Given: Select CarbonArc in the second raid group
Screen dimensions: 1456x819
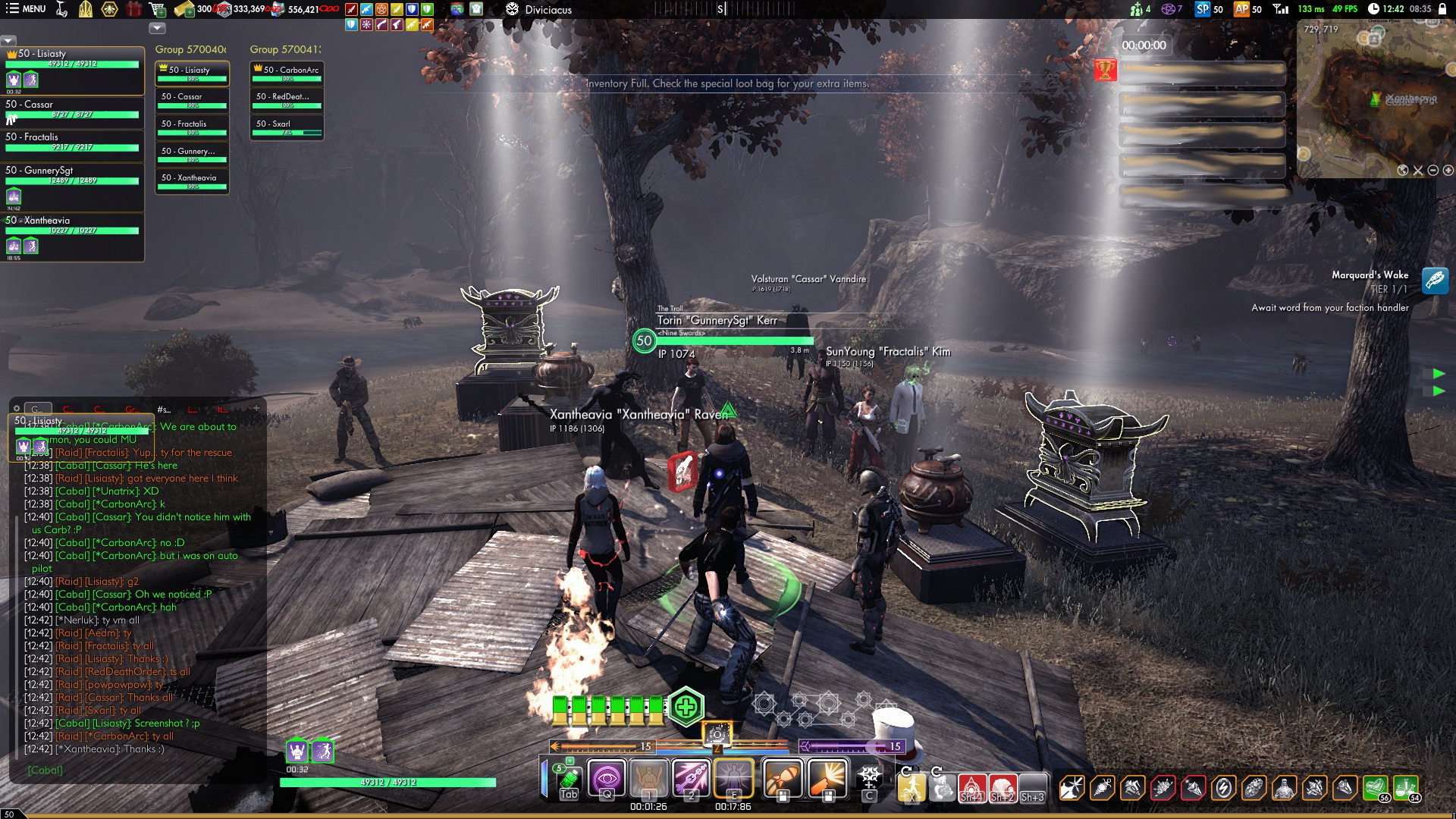Looking at the screenshot, I should click(x=287, y=73).
